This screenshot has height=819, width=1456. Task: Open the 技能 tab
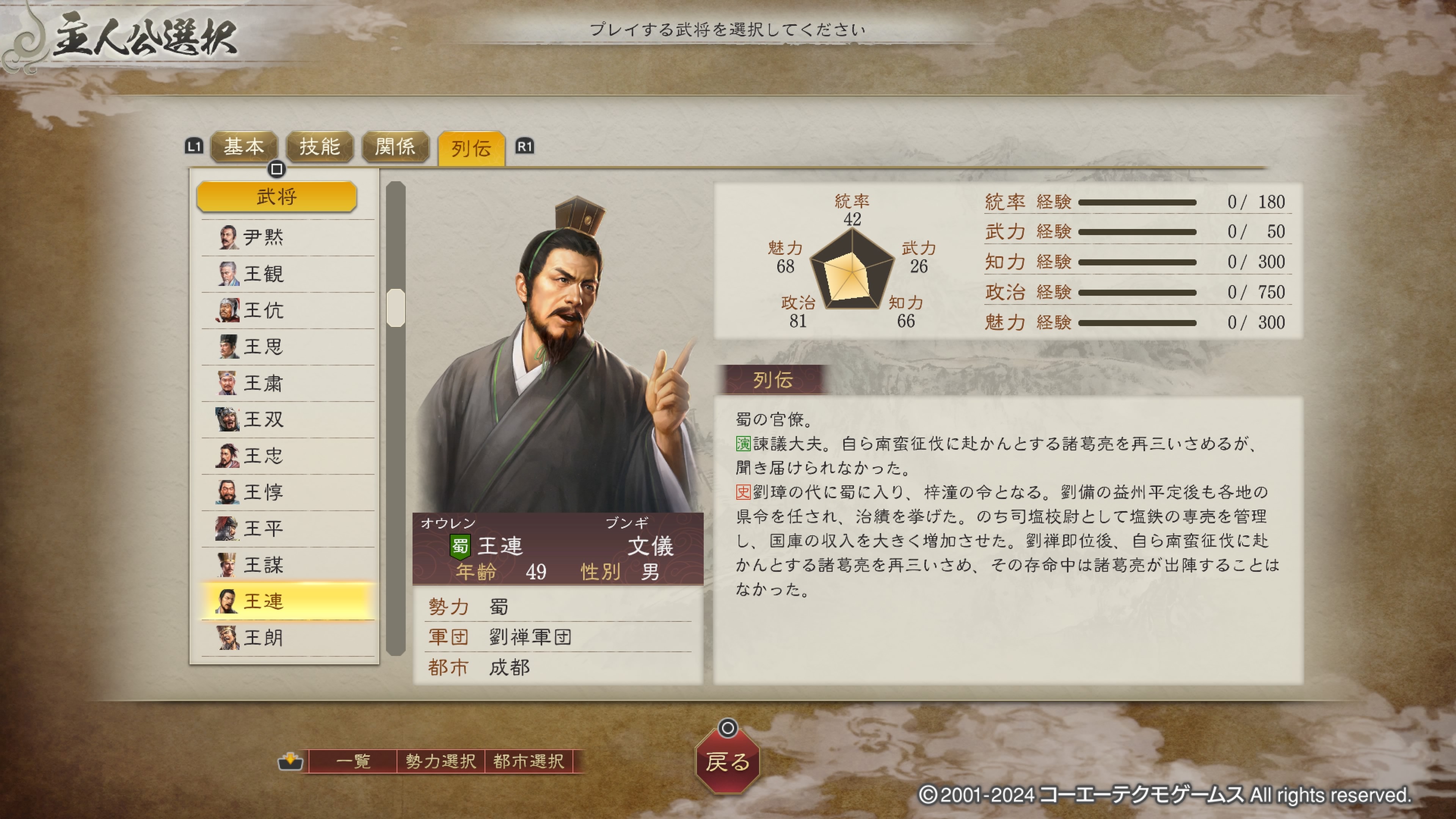click(319, 147)
